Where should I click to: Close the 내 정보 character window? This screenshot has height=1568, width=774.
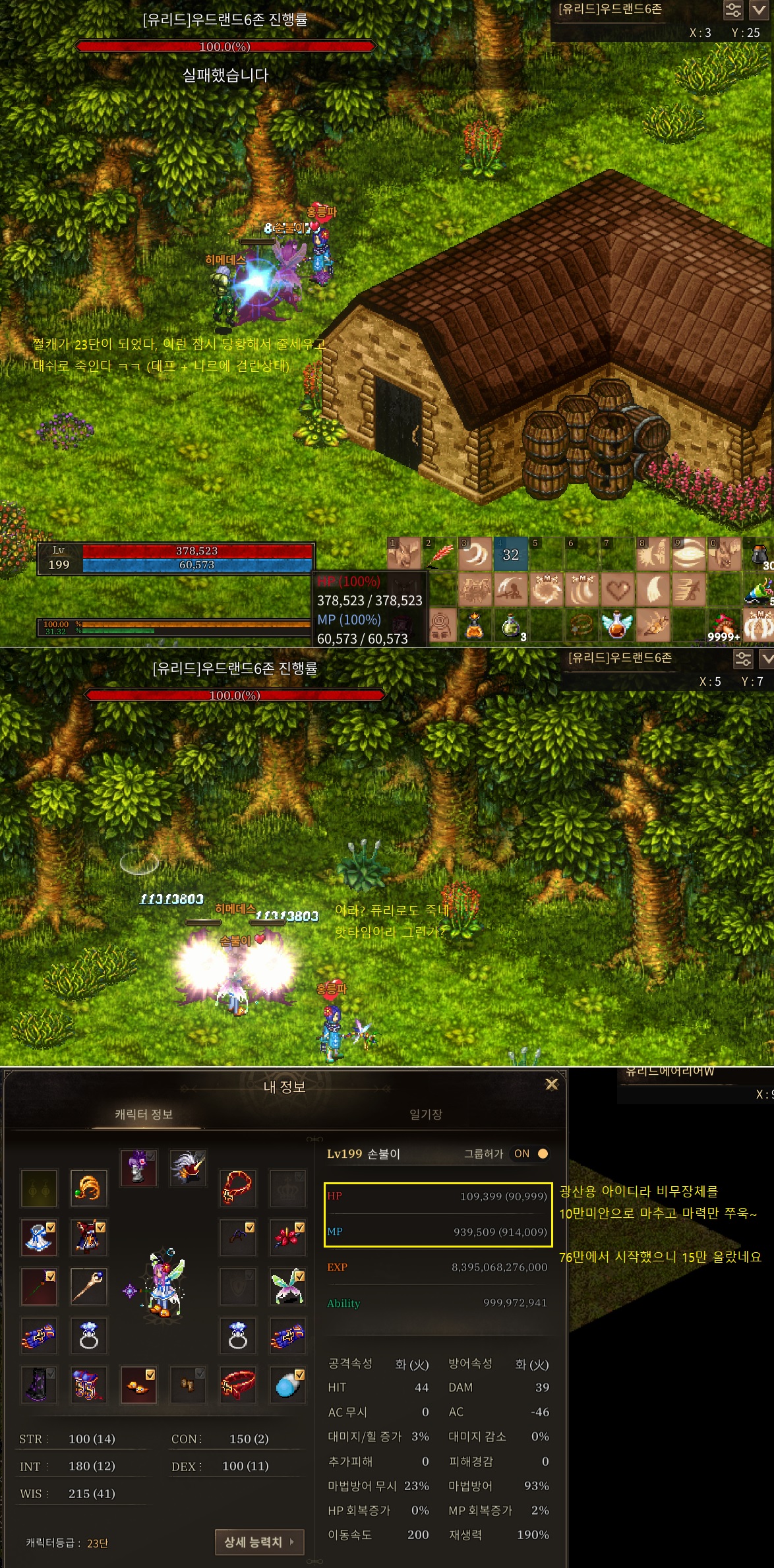click(x=552, y=1085)
